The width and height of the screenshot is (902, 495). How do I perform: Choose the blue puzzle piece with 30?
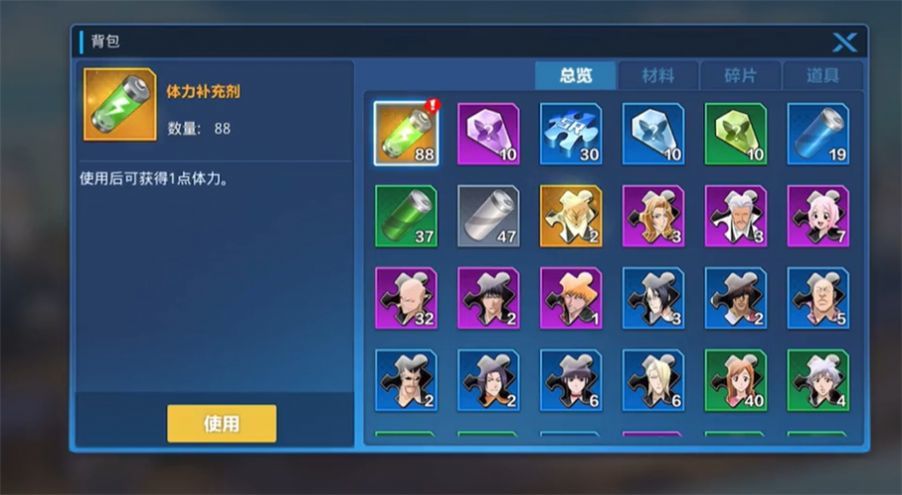pyautogui.click(x=570, y=133)
